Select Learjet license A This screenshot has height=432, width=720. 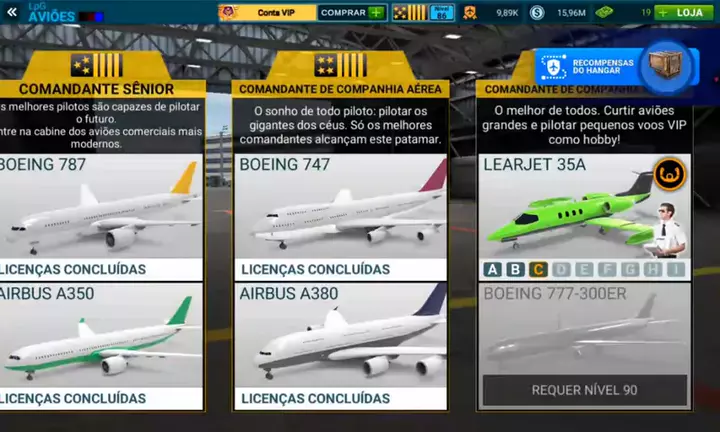(492, 269)
